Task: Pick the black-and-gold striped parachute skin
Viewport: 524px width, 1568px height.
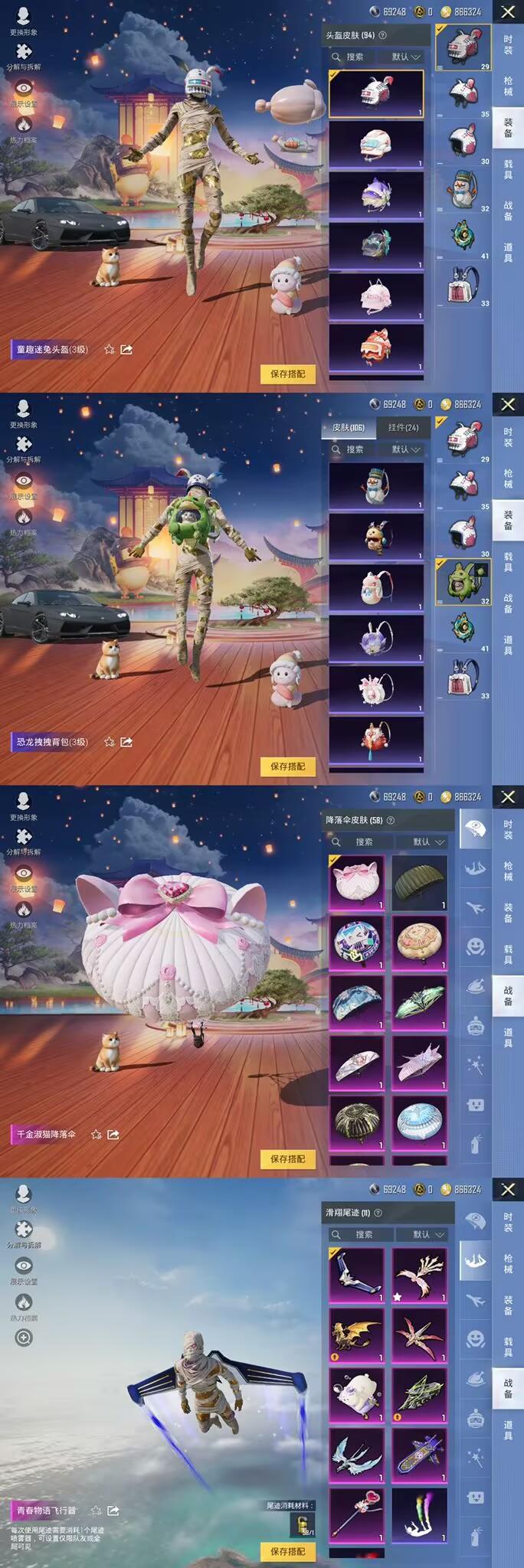Action: (x=357, y=1122)
